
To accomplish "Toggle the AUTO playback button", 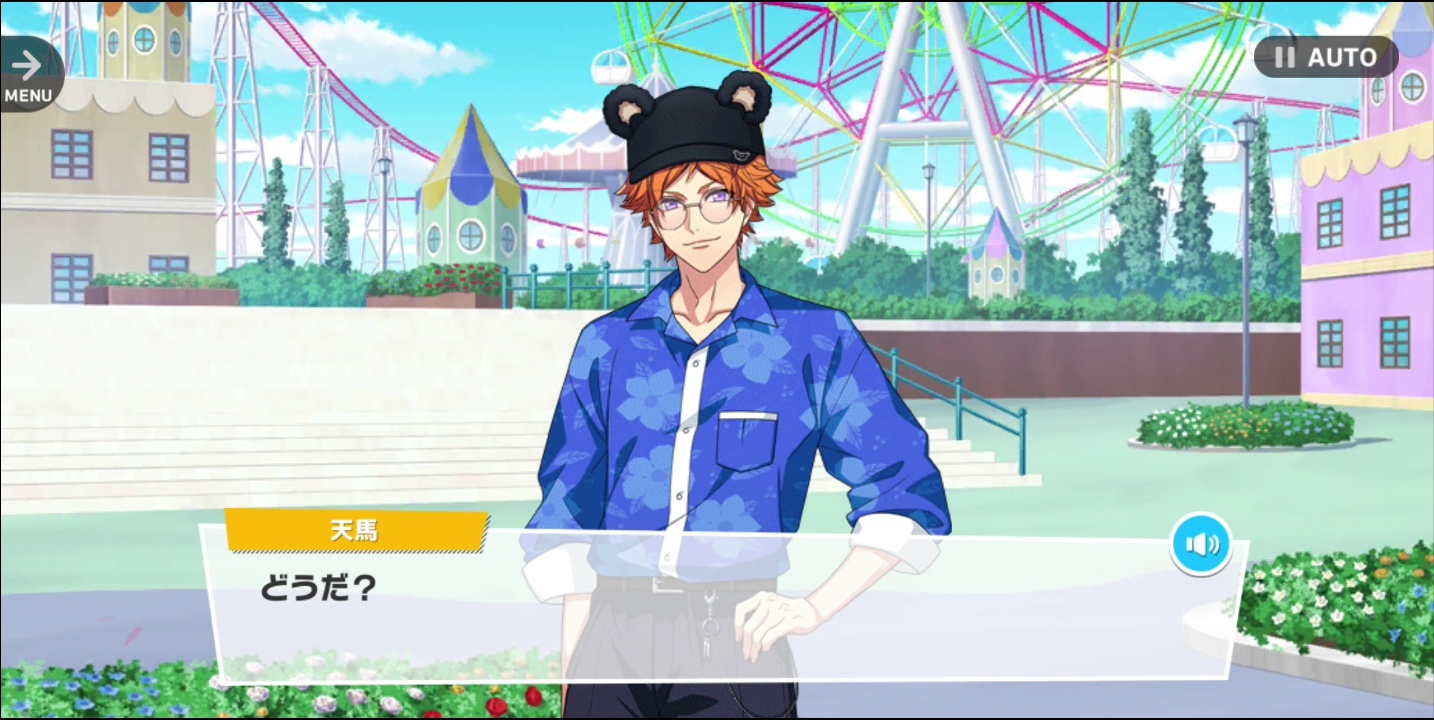I will 1326,58.
